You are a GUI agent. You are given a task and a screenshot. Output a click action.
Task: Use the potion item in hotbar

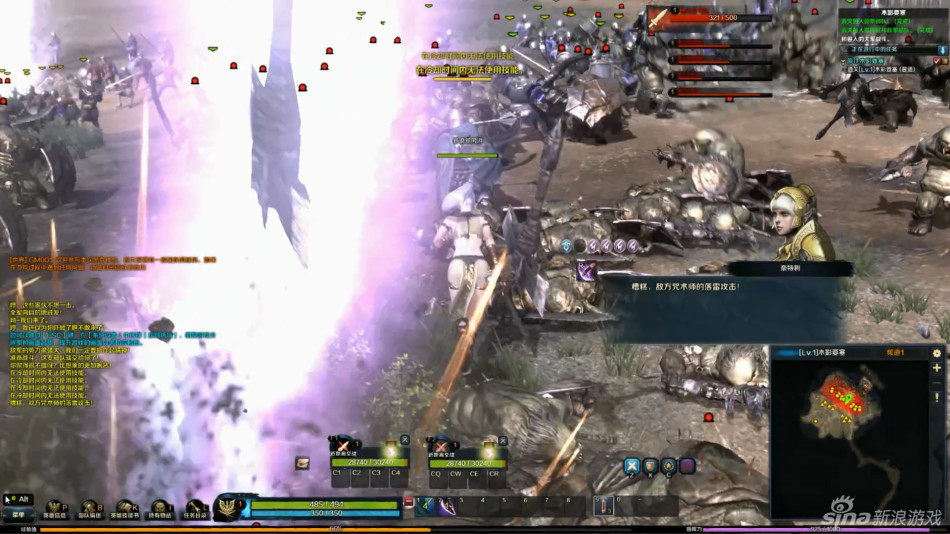click(603, 505)
